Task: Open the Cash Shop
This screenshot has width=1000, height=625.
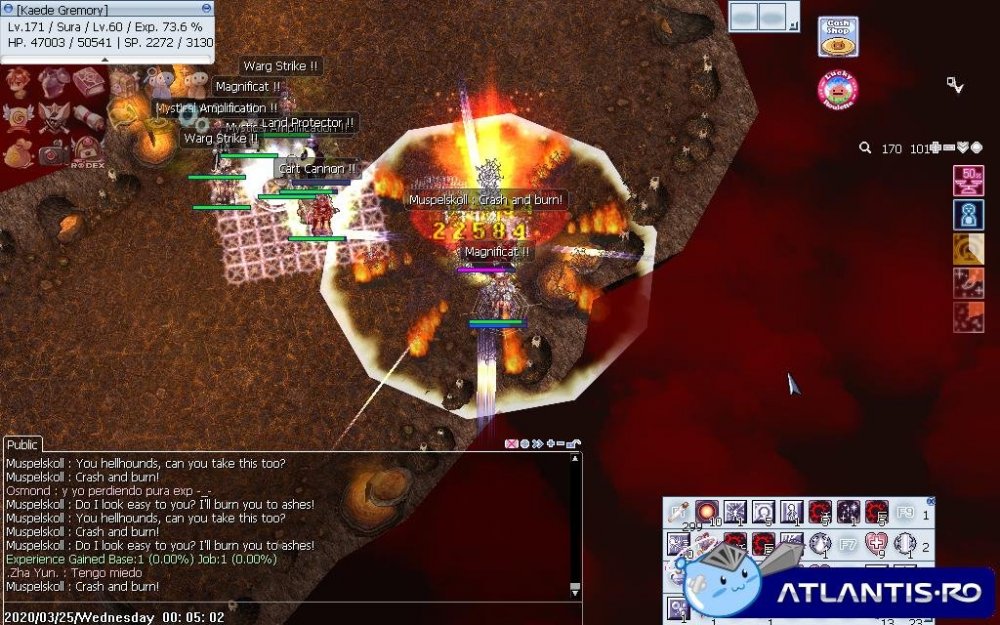Action: coord(837,36)
